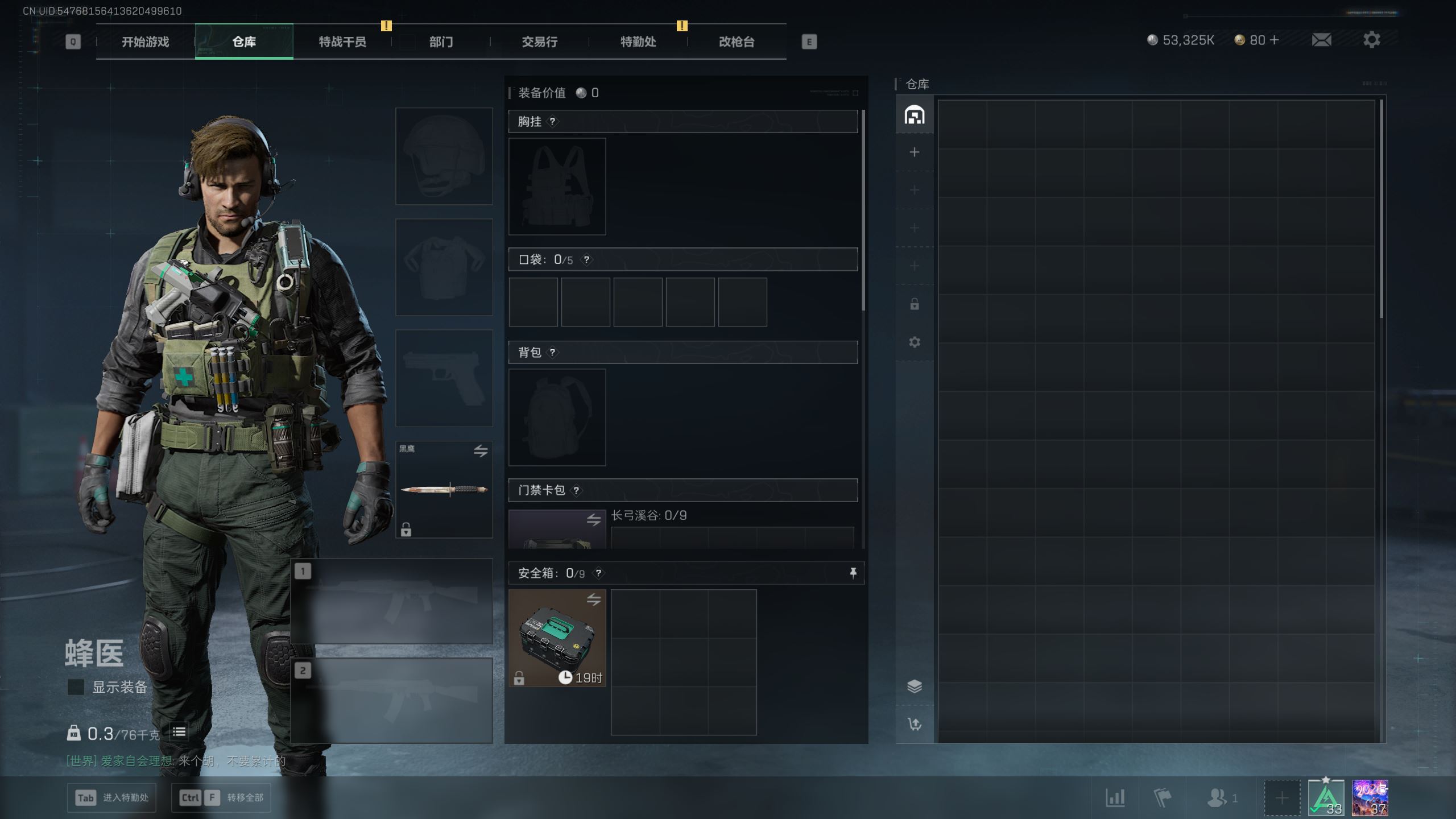
Task: Open the settings gear in top bar
Action: click(1371, 40)
